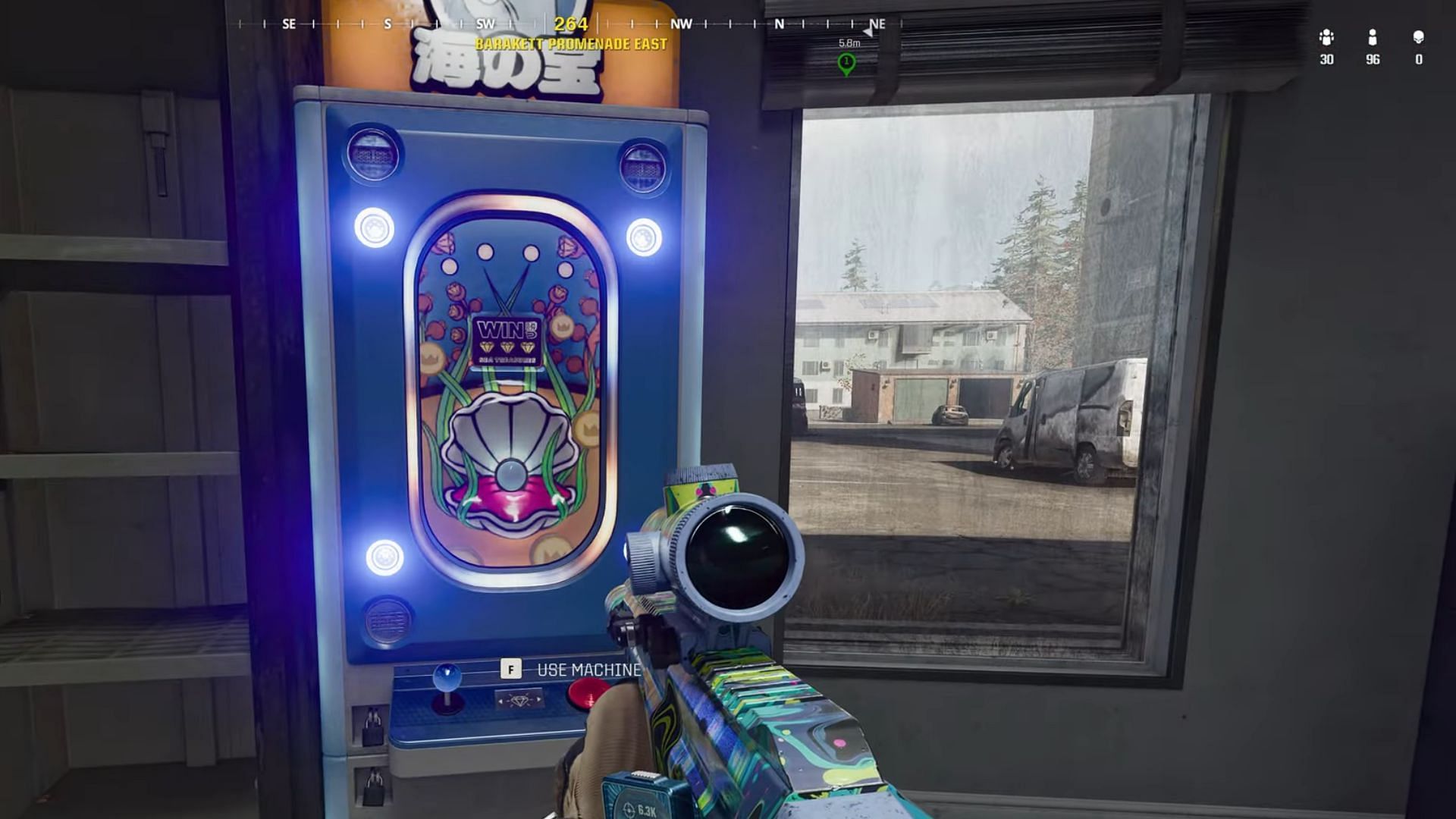Select the diamond emblem plate between the controls
This screenshot has width=1456, height=819.
(519, 701)
